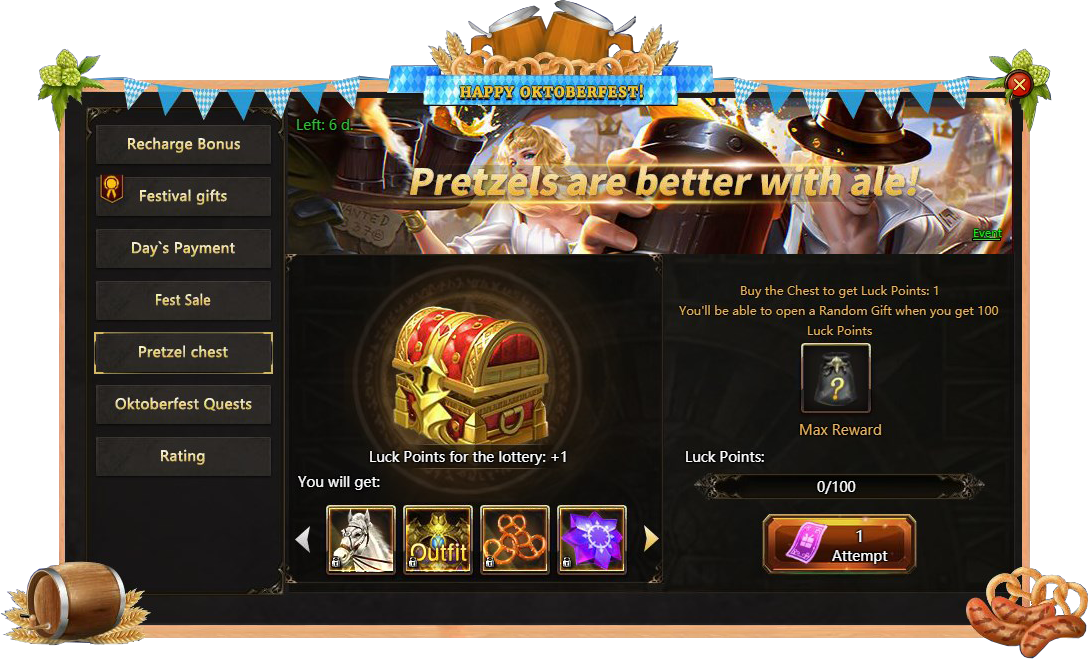
Task: Check the purple gem reward slot
Action: tap(592, 540)
